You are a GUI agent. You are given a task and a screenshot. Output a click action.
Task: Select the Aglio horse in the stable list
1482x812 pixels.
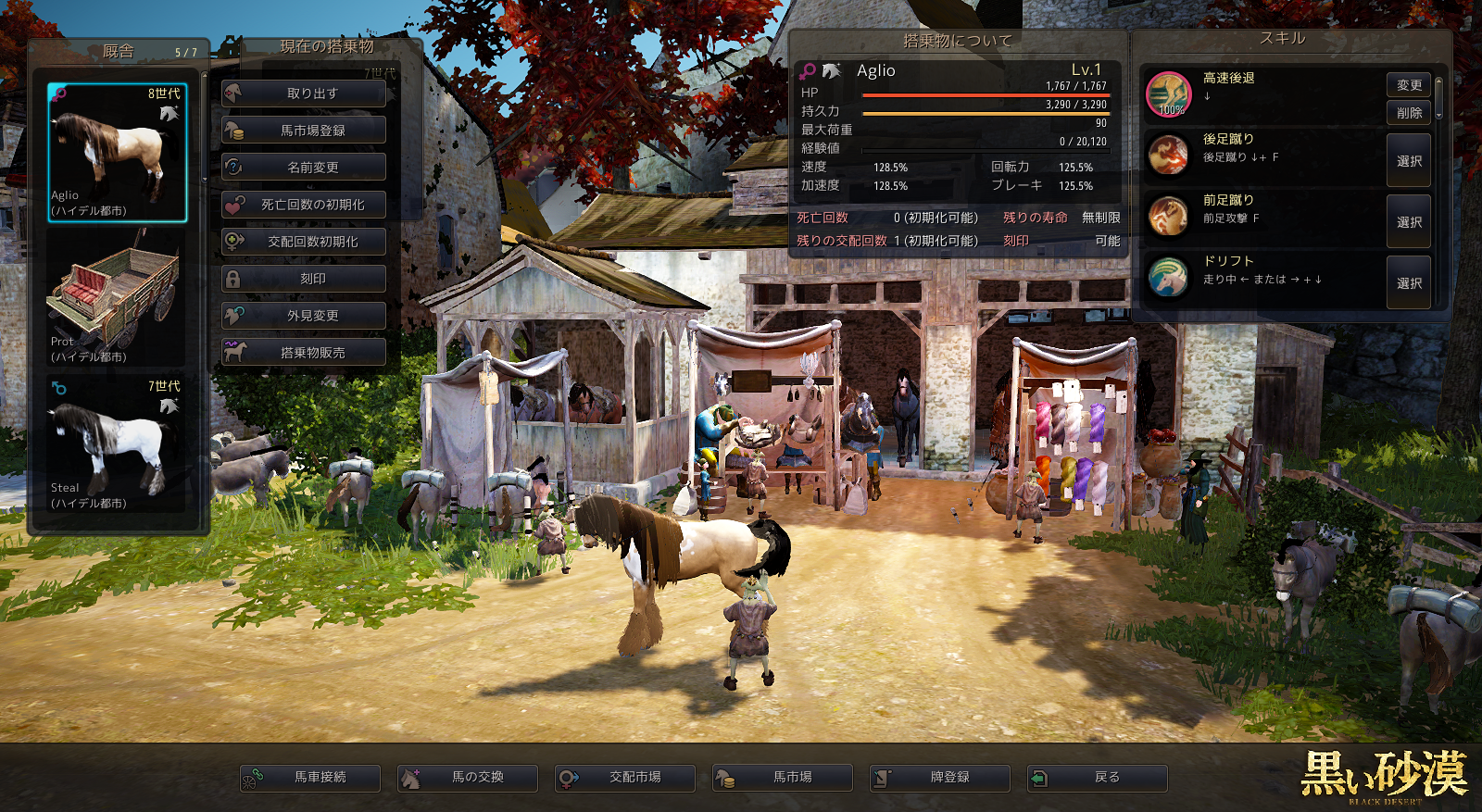(118, 153)
